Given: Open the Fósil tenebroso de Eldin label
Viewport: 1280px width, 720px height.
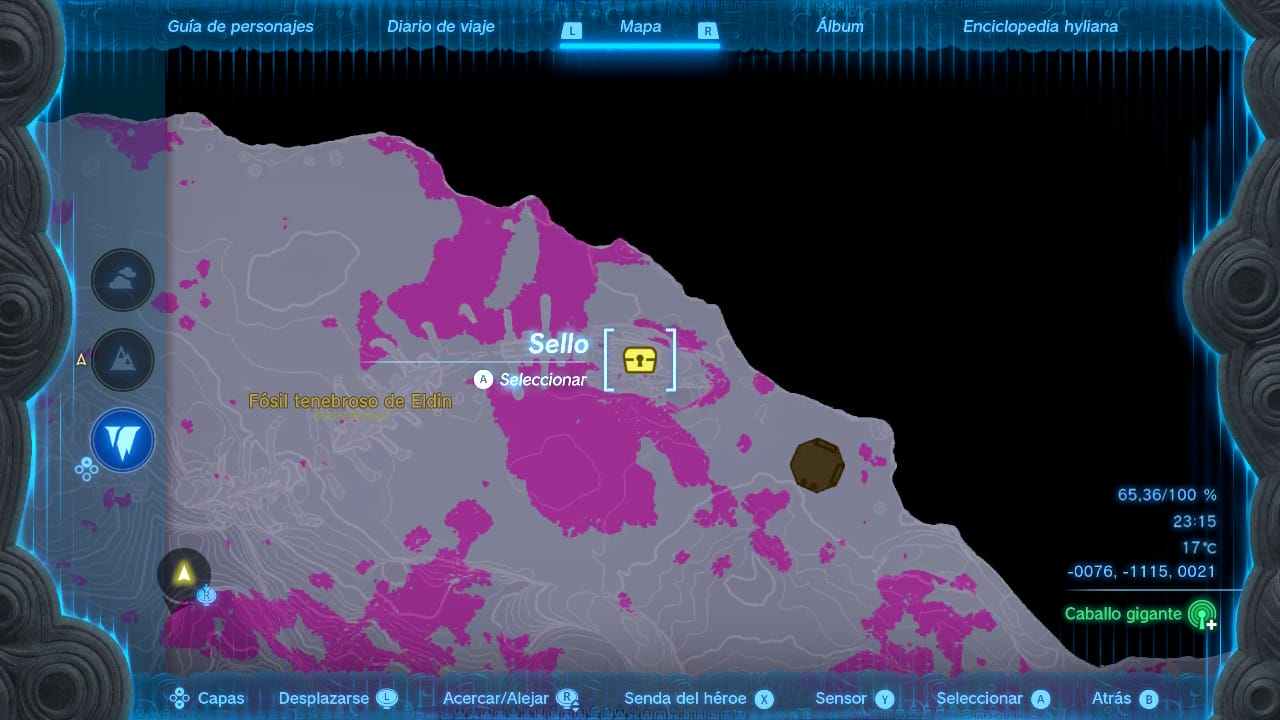Looking at the screenshot, I should click(x=350, y=401).
